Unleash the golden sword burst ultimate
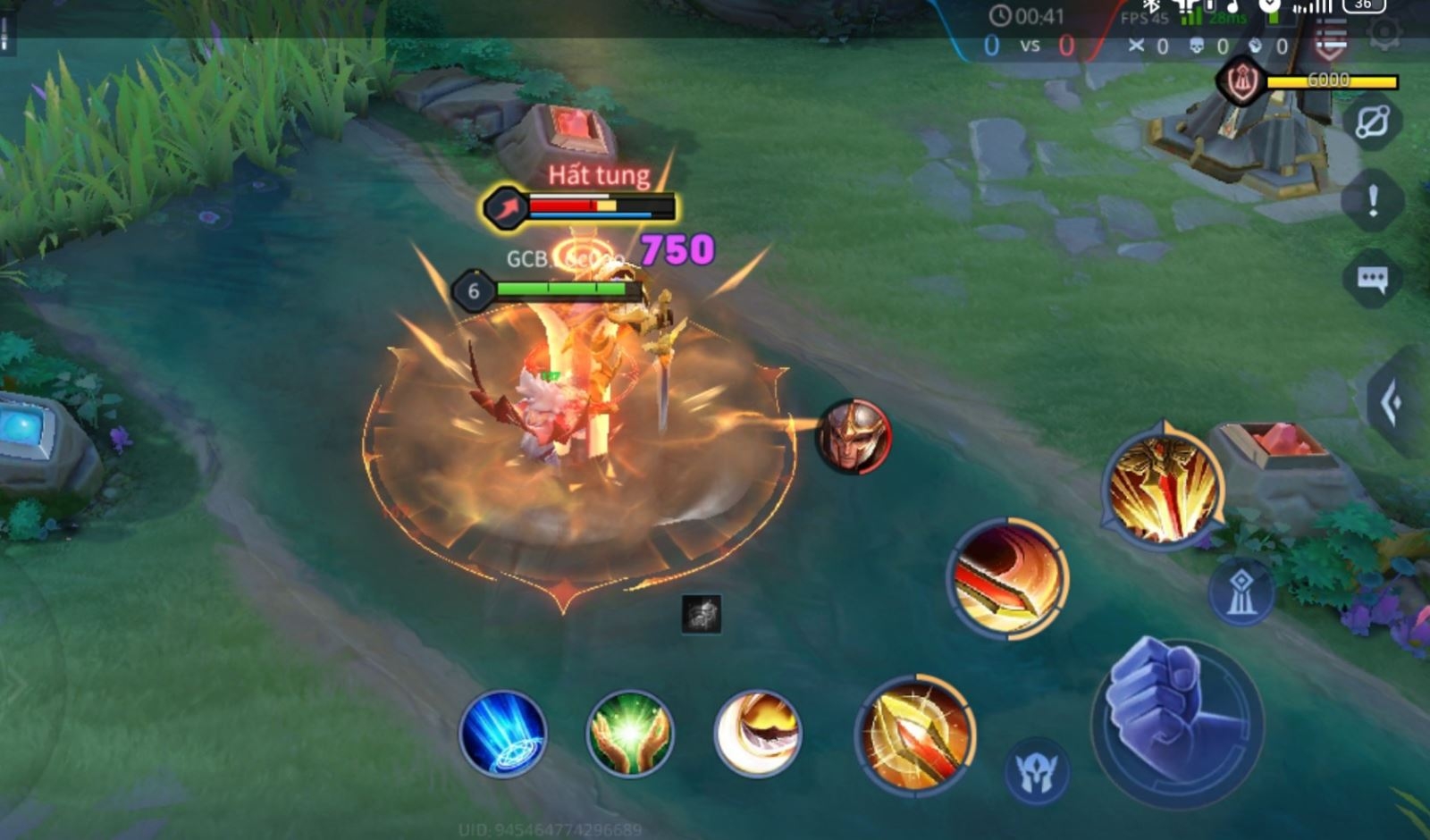1430x840 pixels. [x=1164, y=487]
